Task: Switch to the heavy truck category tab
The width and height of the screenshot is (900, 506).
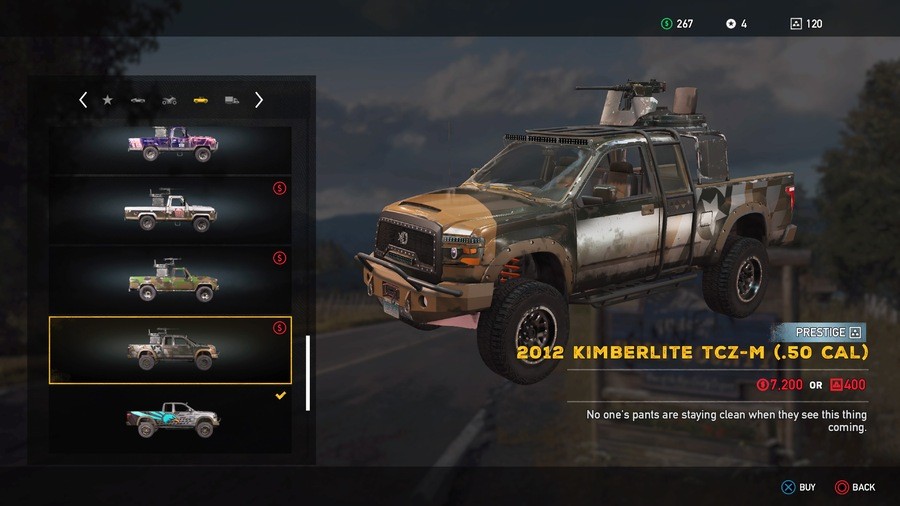Action: point(231,100)
